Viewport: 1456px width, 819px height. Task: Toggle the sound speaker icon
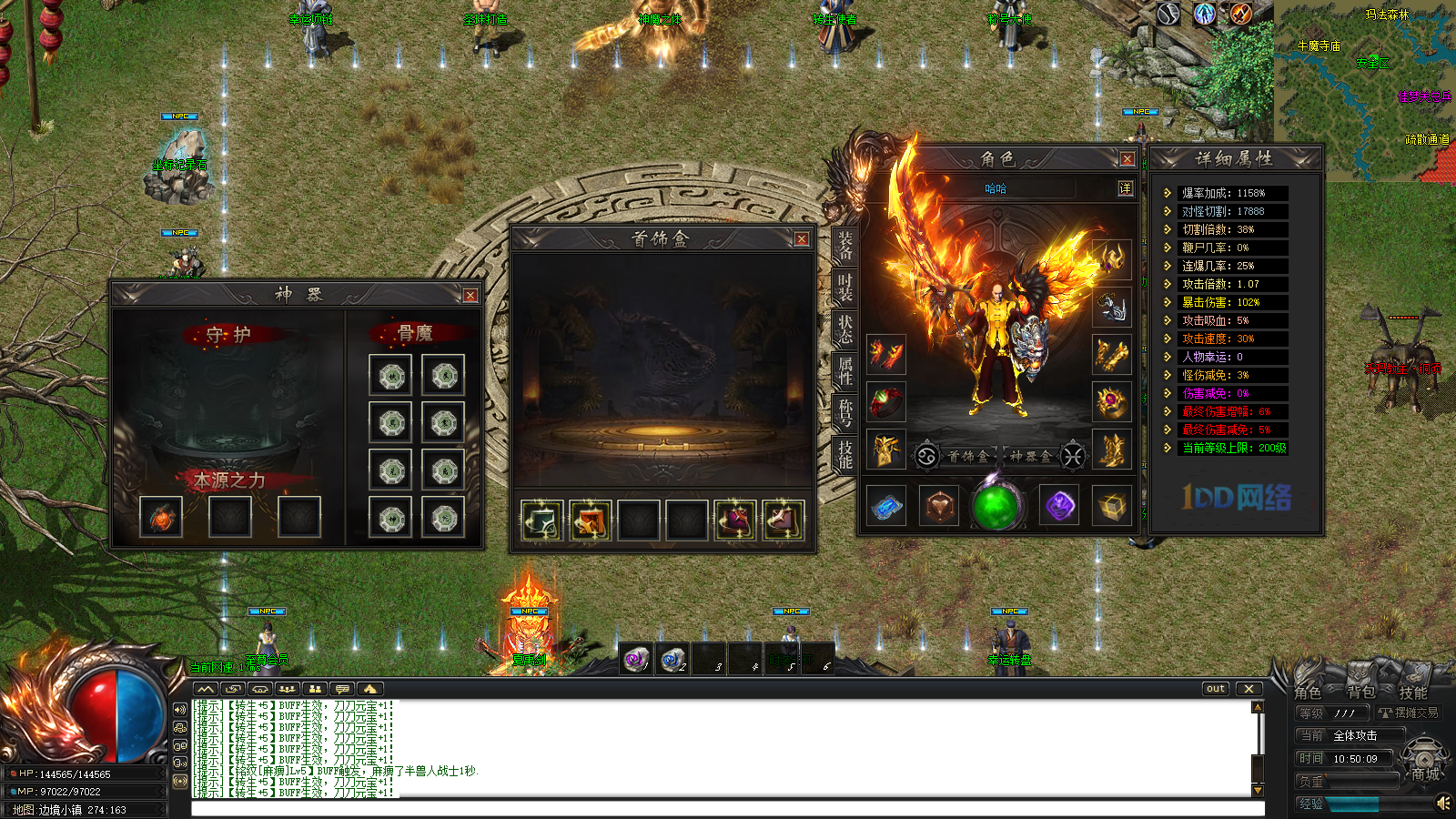(x=1442, y=803)
